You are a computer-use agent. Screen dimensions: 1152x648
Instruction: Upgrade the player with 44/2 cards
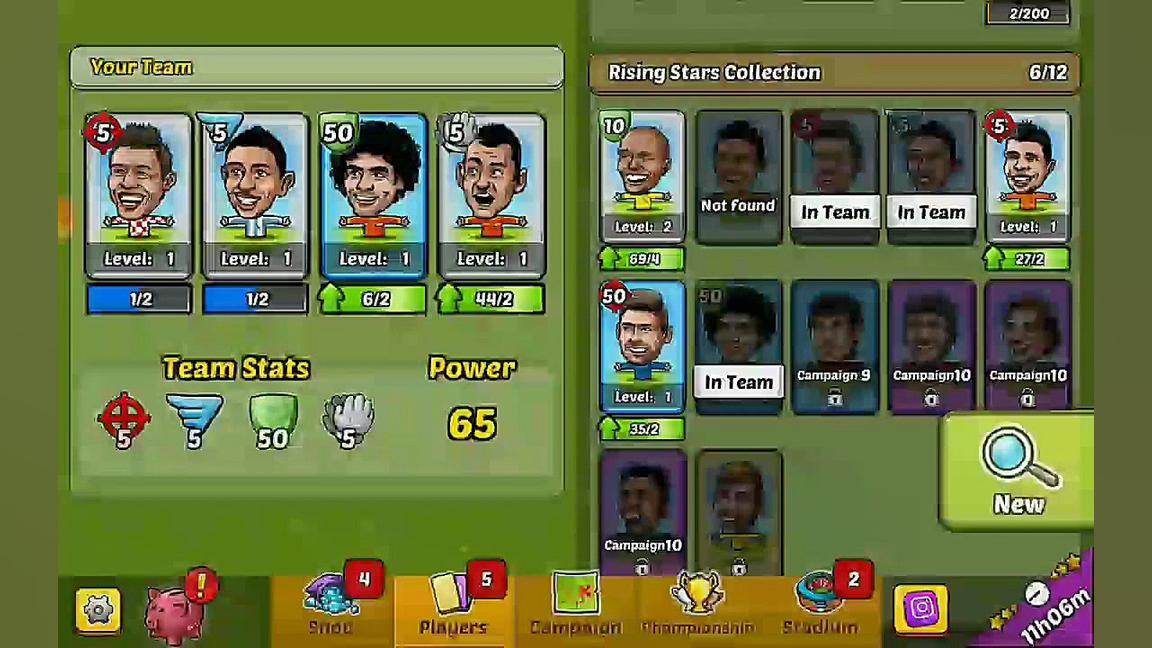point(491,299)
